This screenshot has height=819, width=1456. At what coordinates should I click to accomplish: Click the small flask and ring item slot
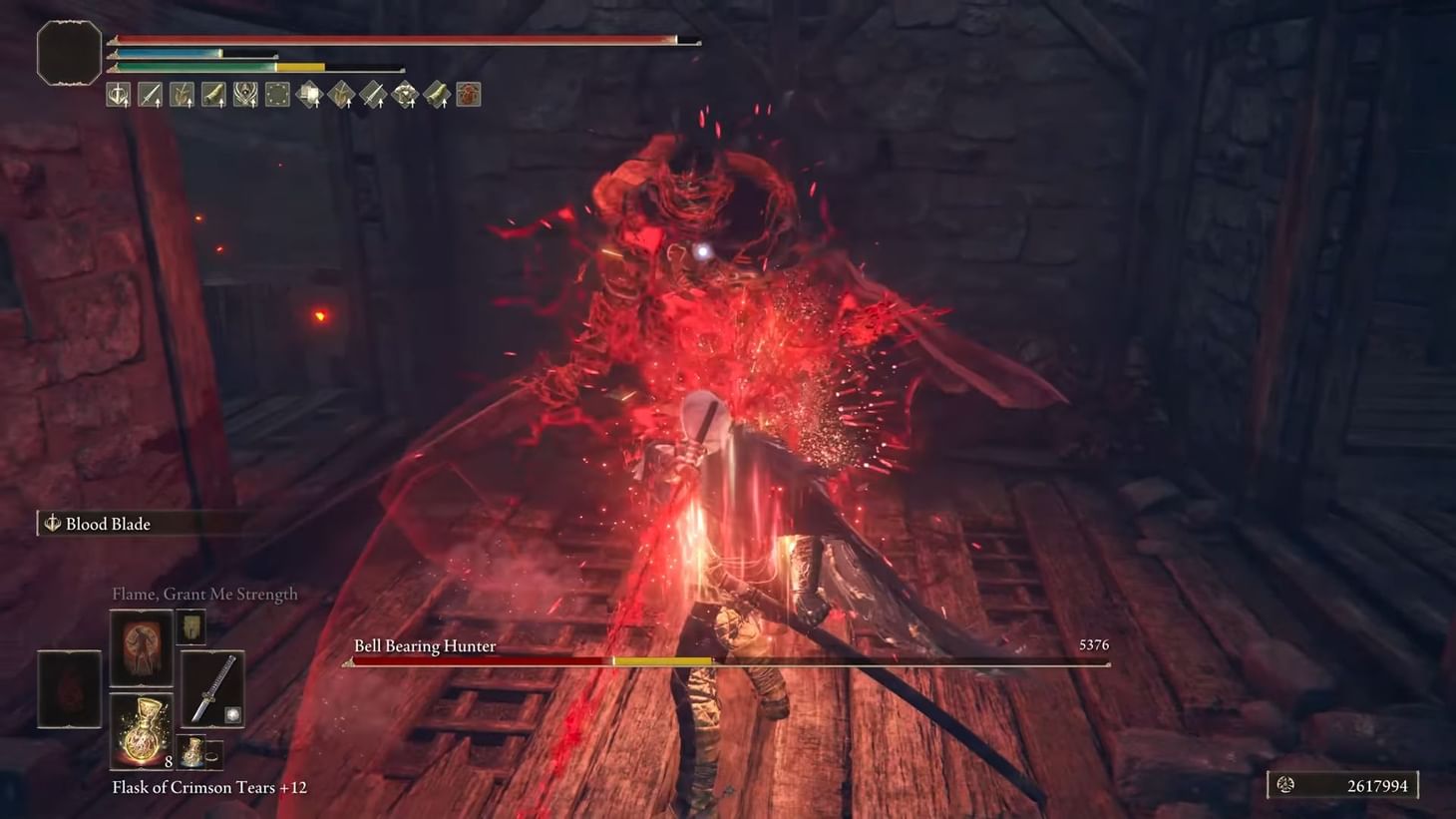[200, 752]
